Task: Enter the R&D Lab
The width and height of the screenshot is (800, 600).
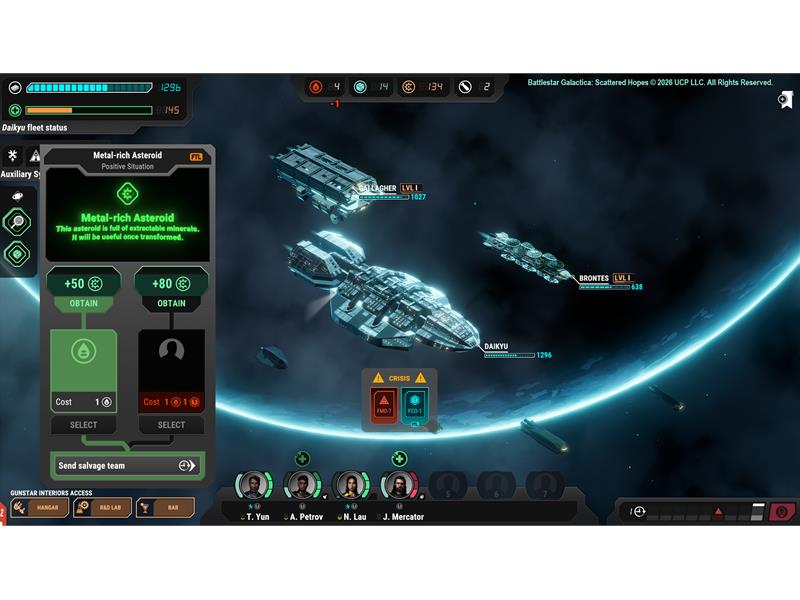Action: [x=103, y=508]
